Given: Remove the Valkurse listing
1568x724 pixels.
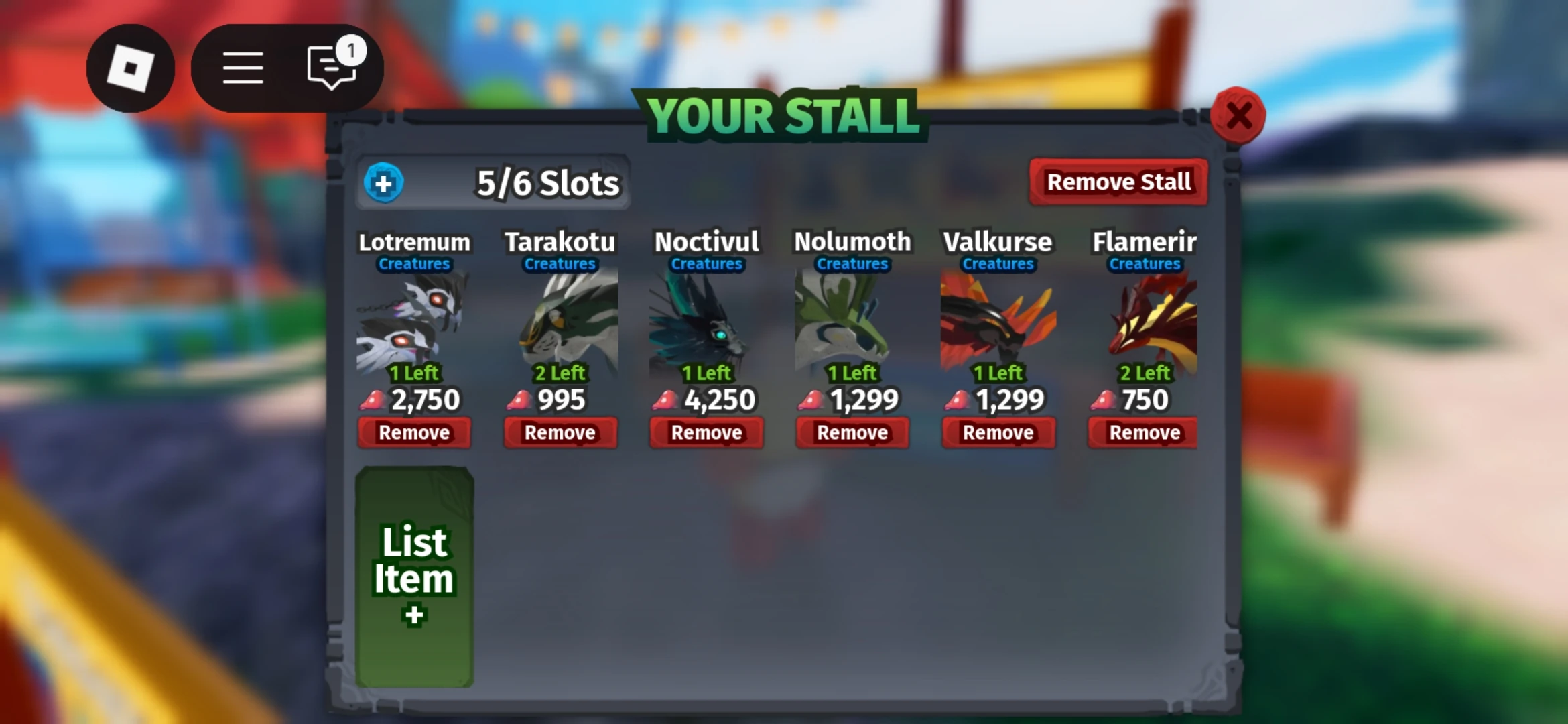Looking at the screenshot, I should 998,432.
